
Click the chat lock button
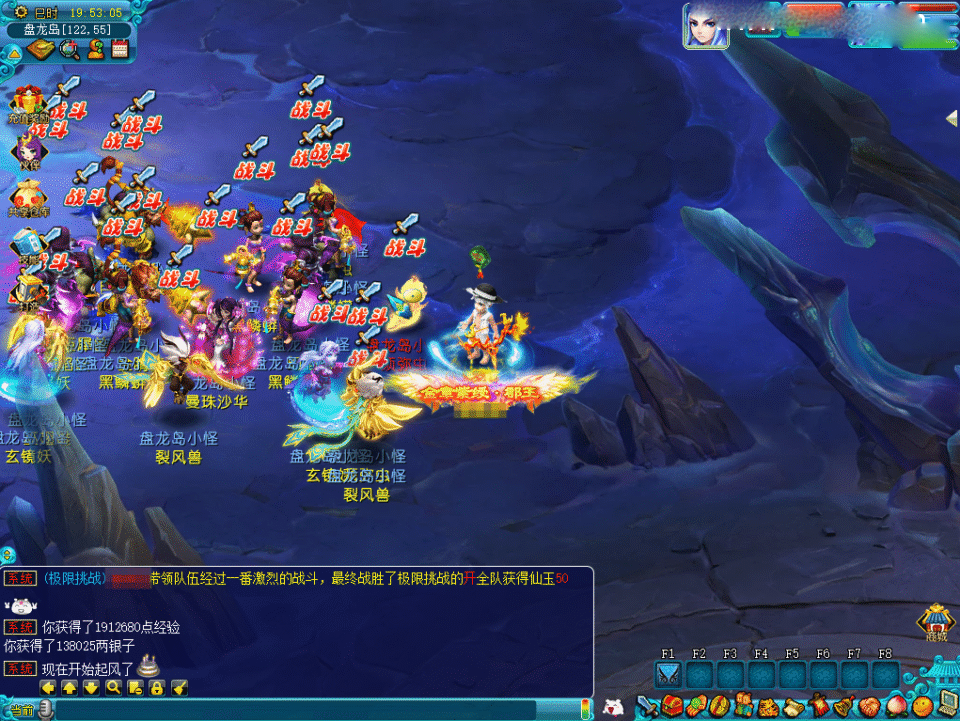pyautogui.click(x=157, y=688)
